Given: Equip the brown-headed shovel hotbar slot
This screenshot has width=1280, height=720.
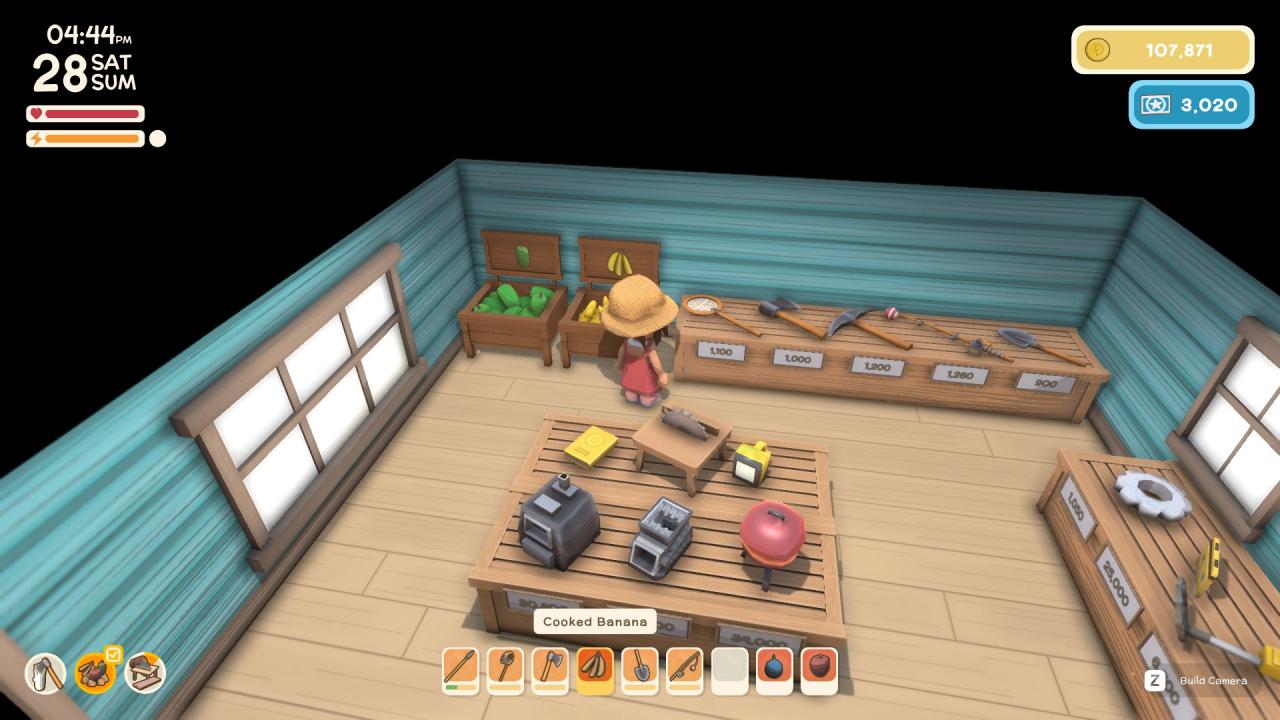Looking at the screenshot, I should (x=505, y=668).
